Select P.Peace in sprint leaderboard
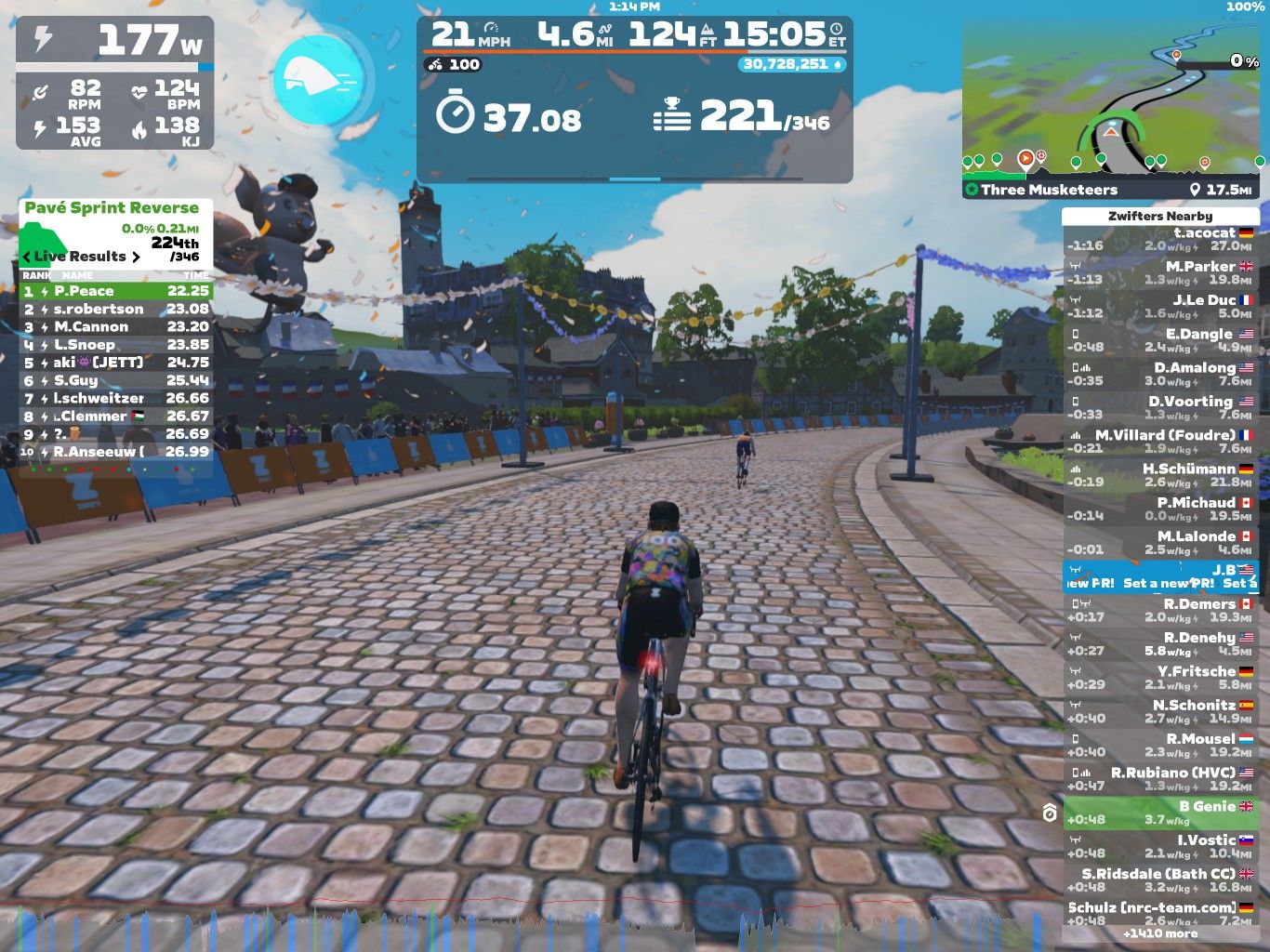 point(116,291)
